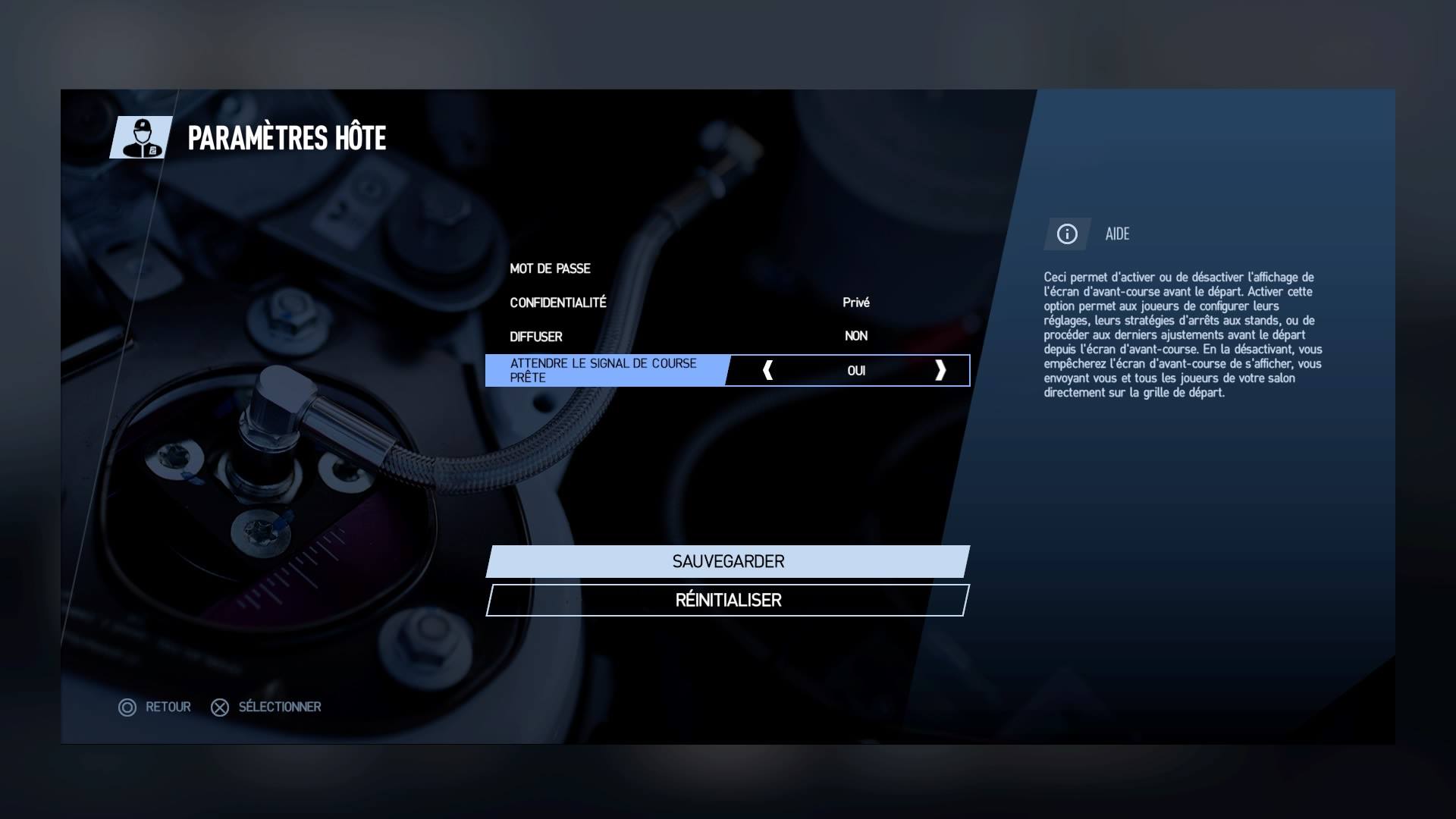The image size is (1456, 819).
Task: Go back with Retour
Action: (x=155, y=708)
